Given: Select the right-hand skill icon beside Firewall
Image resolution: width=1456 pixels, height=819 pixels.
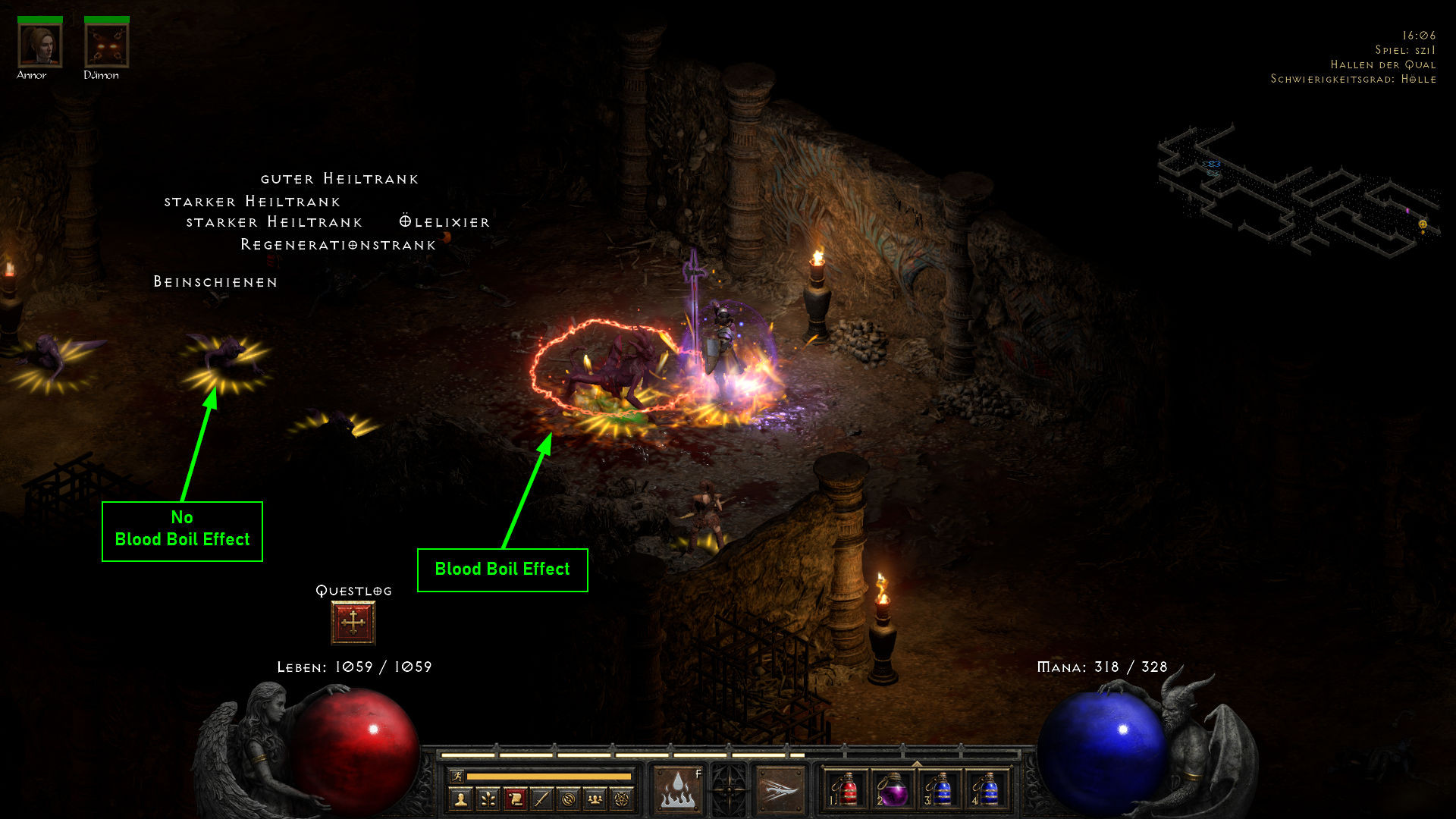Looking at the screenshot, I should point(779,789).
